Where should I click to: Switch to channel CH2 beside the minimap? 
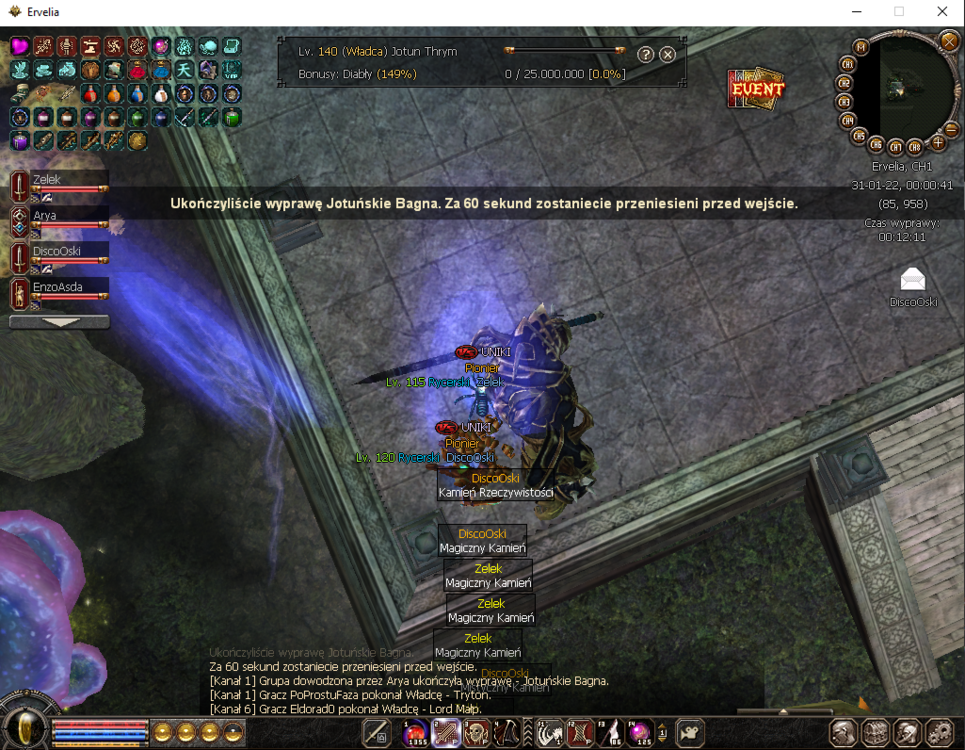pos(844,83)
